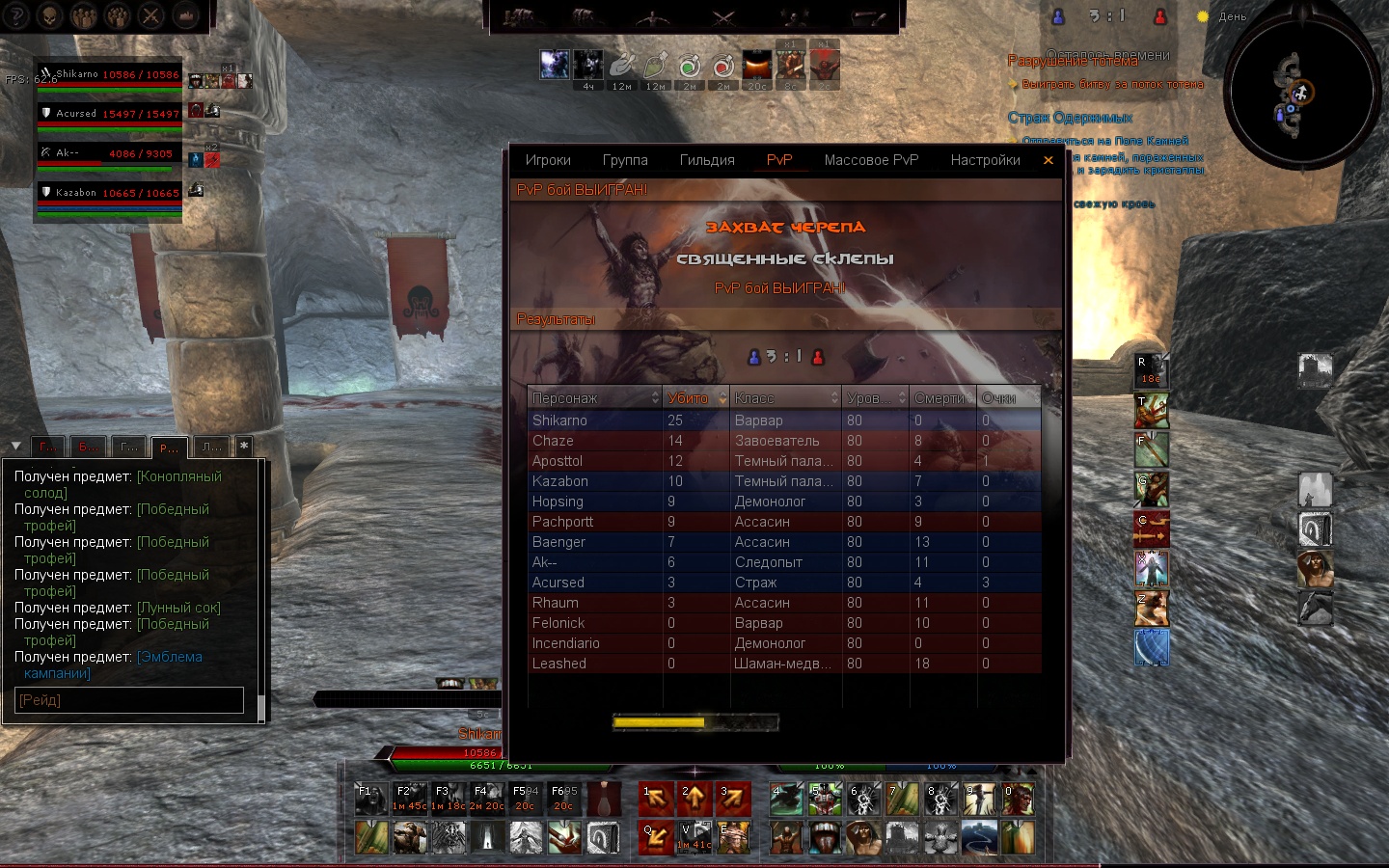Image resolution: width=1389 pixels, height=868 pixels.
Task: Click the chat input field showing [Рейд]
Action: [x=130, y=700]
